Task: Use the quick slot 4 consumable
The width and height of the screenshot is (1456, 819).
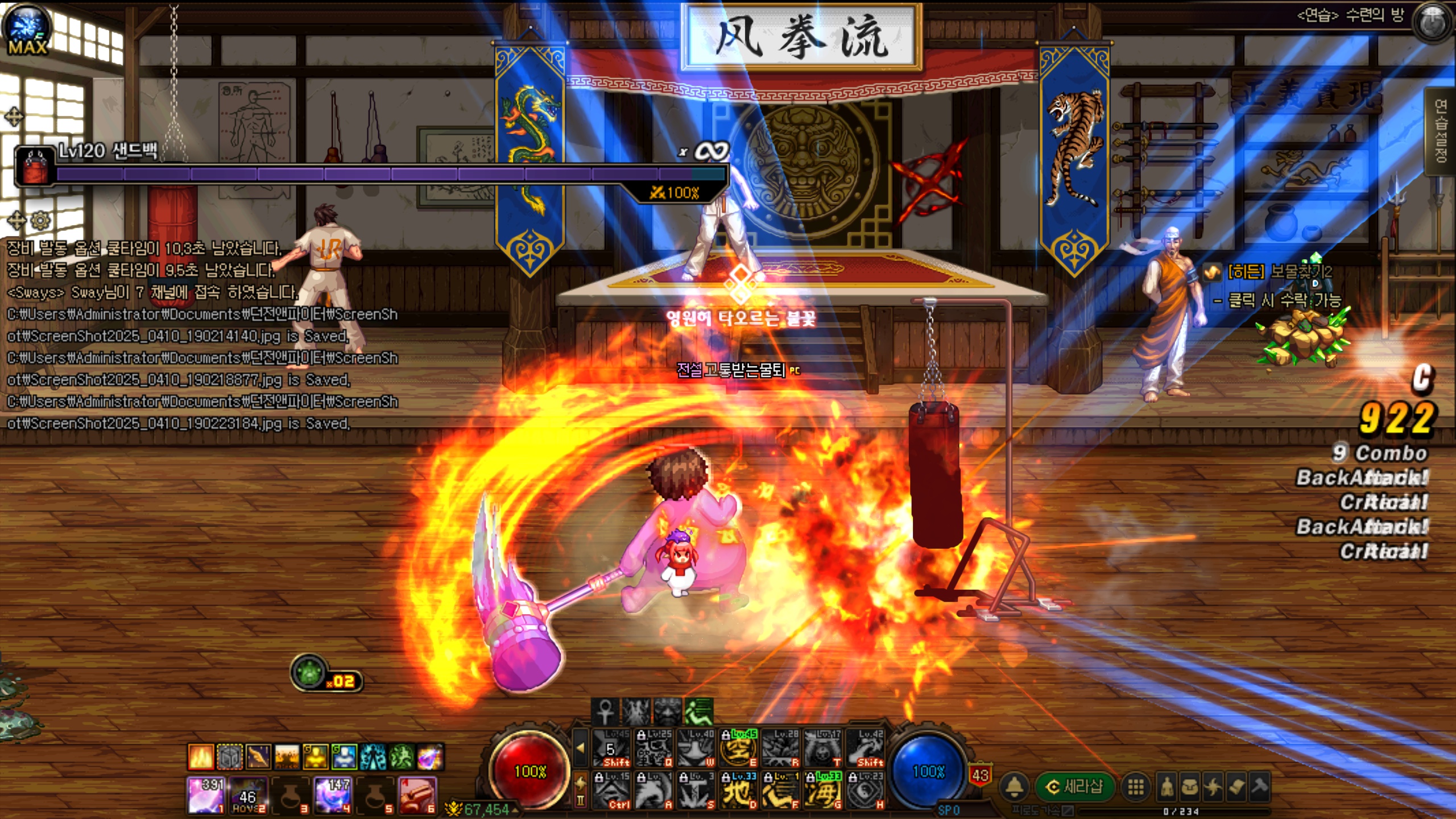Action: [333, 795]
